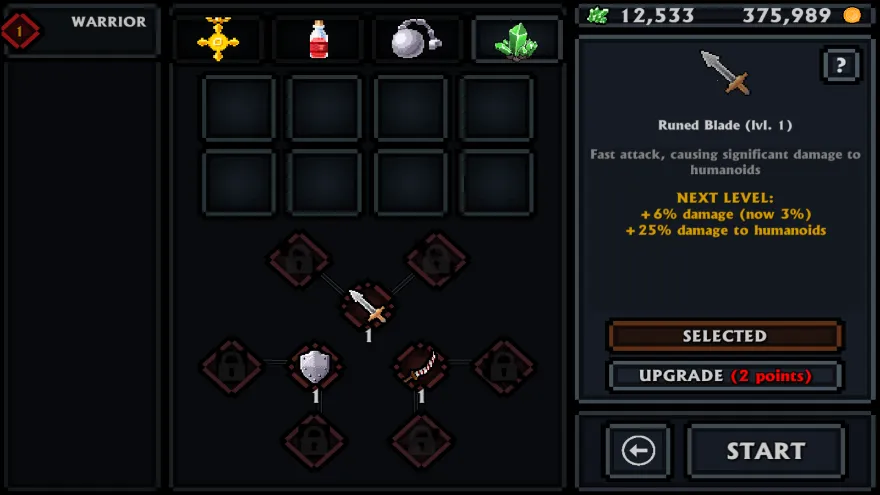
Task: Select the Runed Blade sword skill node
Action: [367, 305]
